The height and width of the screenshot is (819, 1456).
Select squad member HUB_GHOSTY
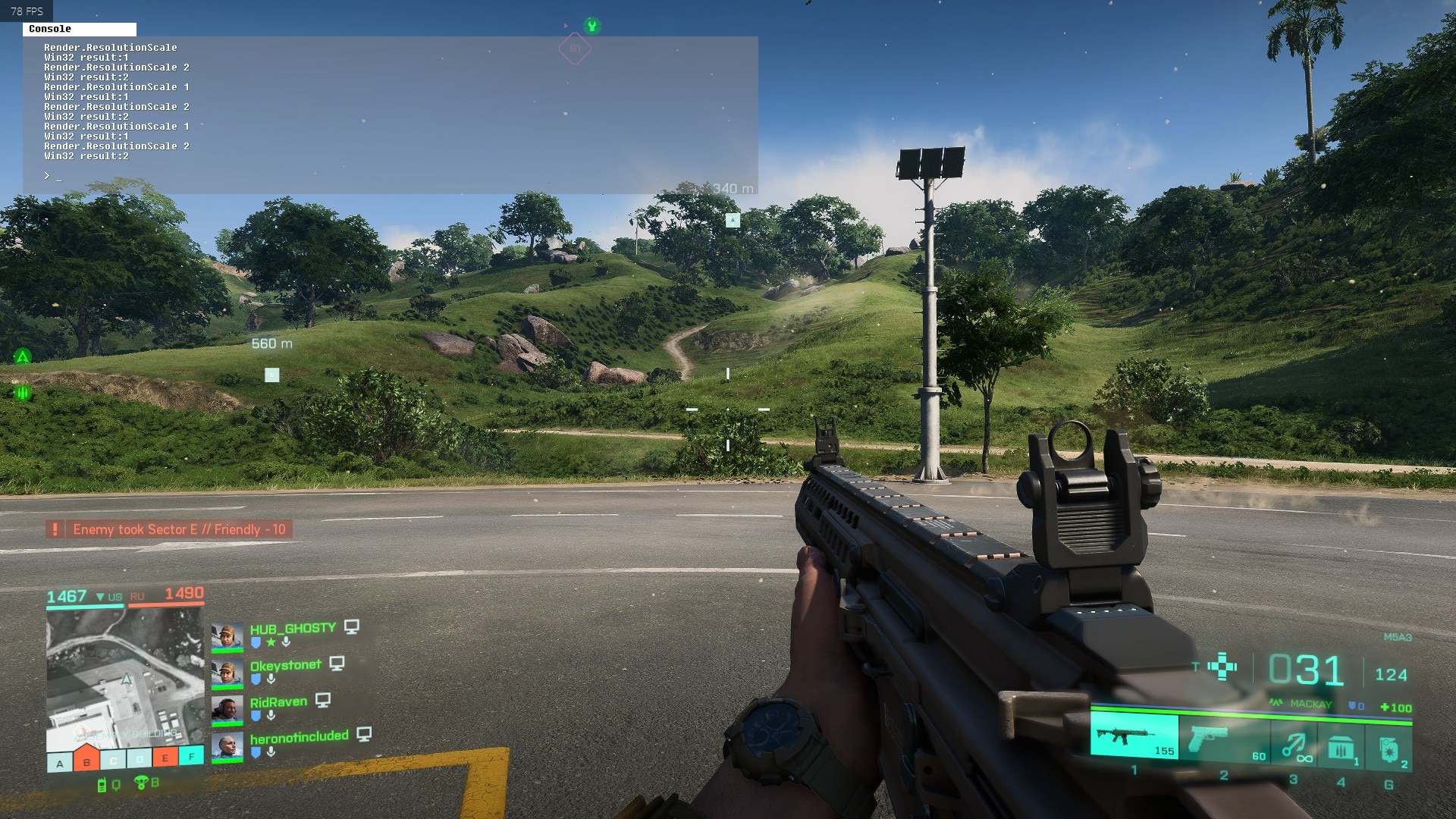click(293, 629)
